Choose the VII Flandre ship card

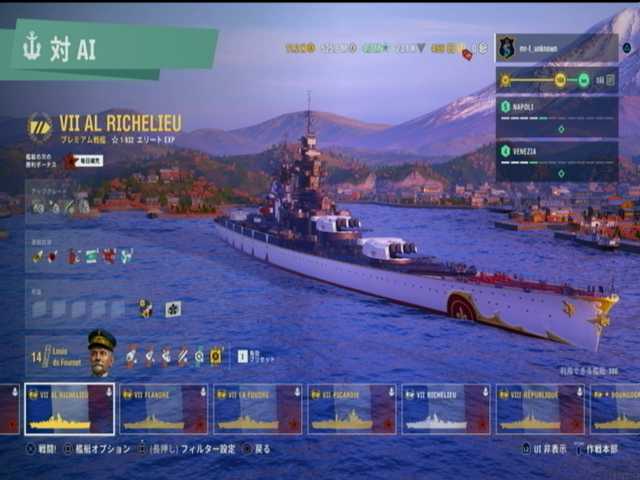(x=163, y=409)
